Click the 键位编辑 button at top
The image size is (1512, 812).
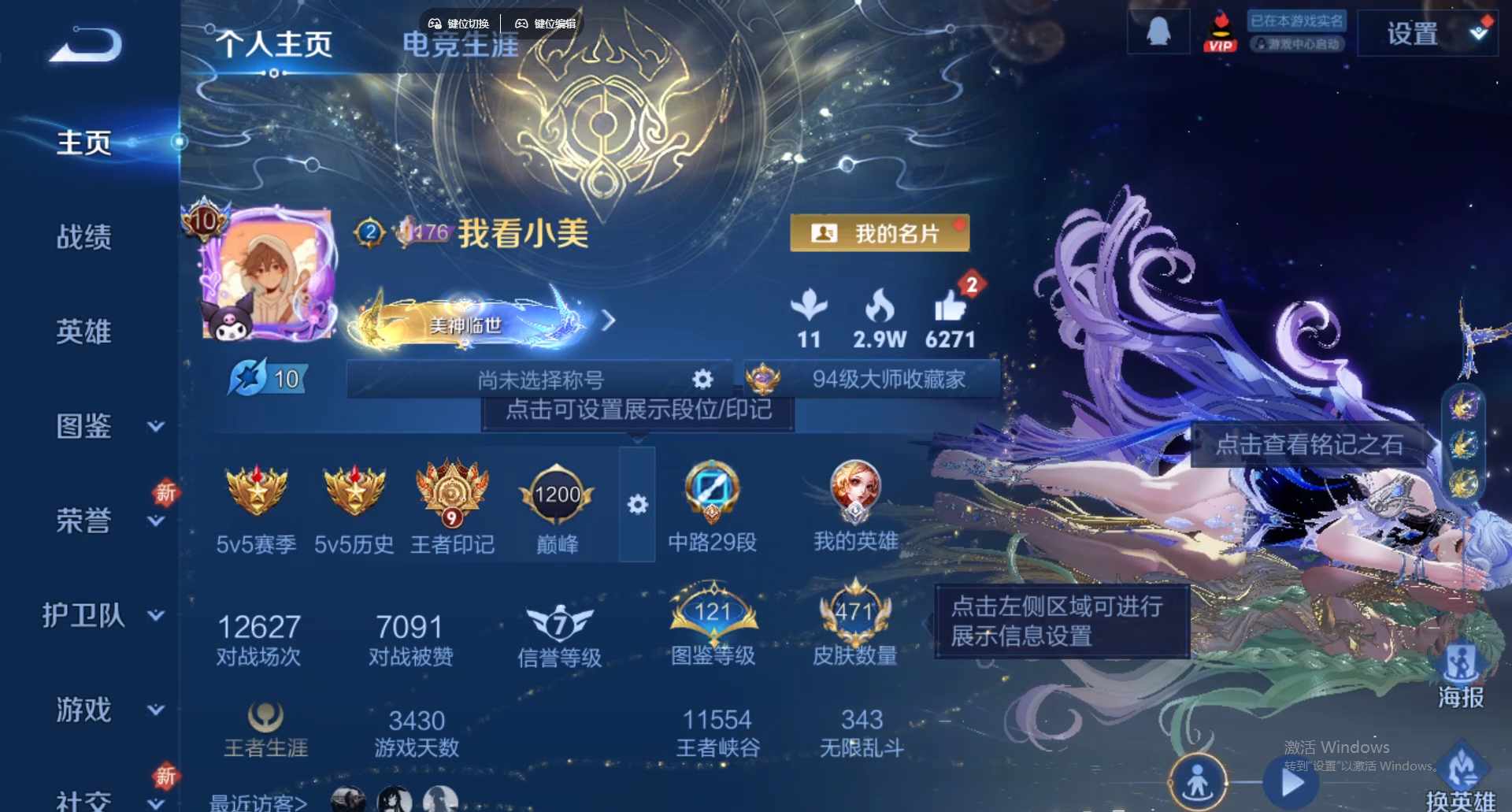pos(547,23)
